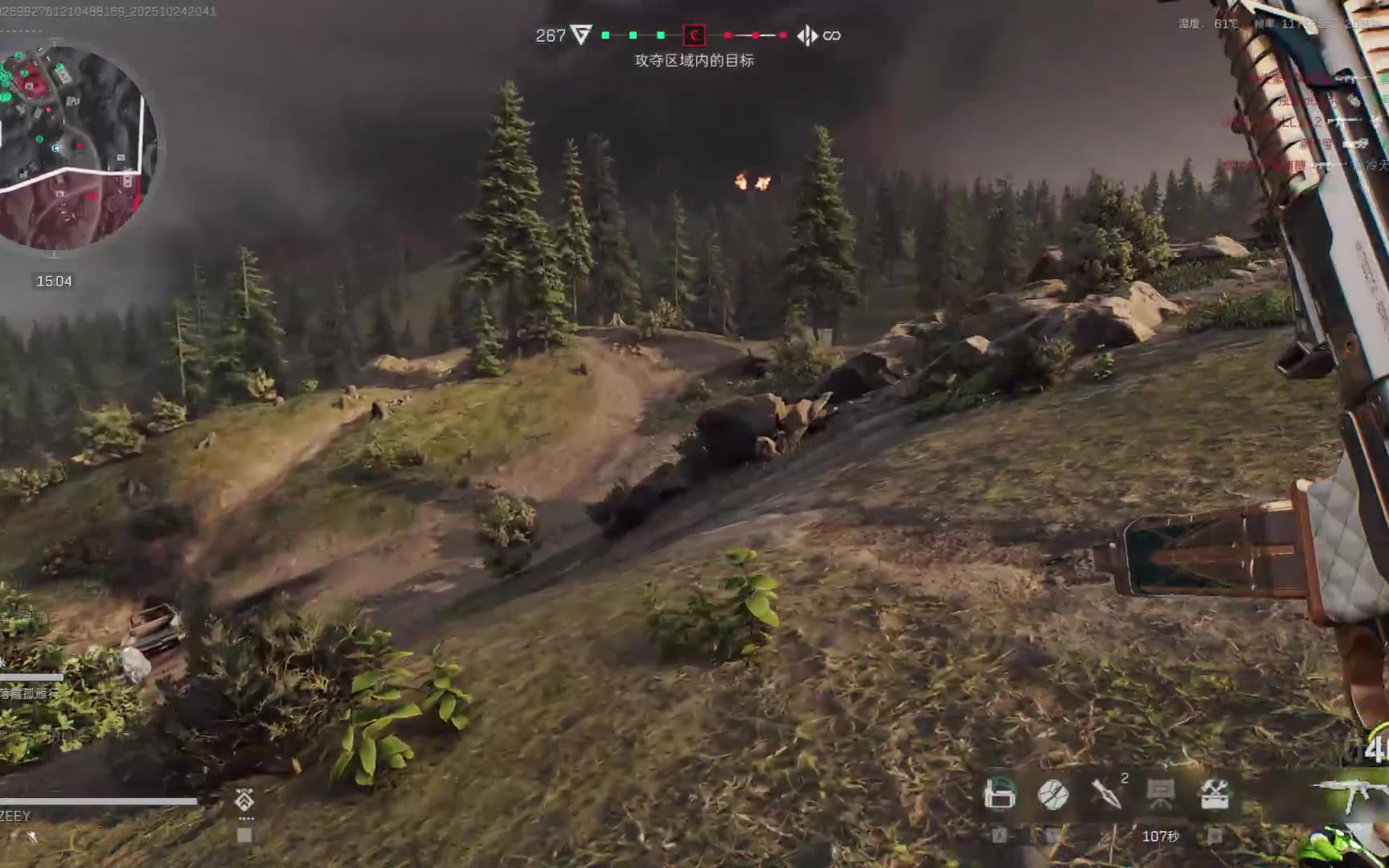1389x868 pixels.
Task: Select the red sector C objective marker
Action: click(694, 35)
